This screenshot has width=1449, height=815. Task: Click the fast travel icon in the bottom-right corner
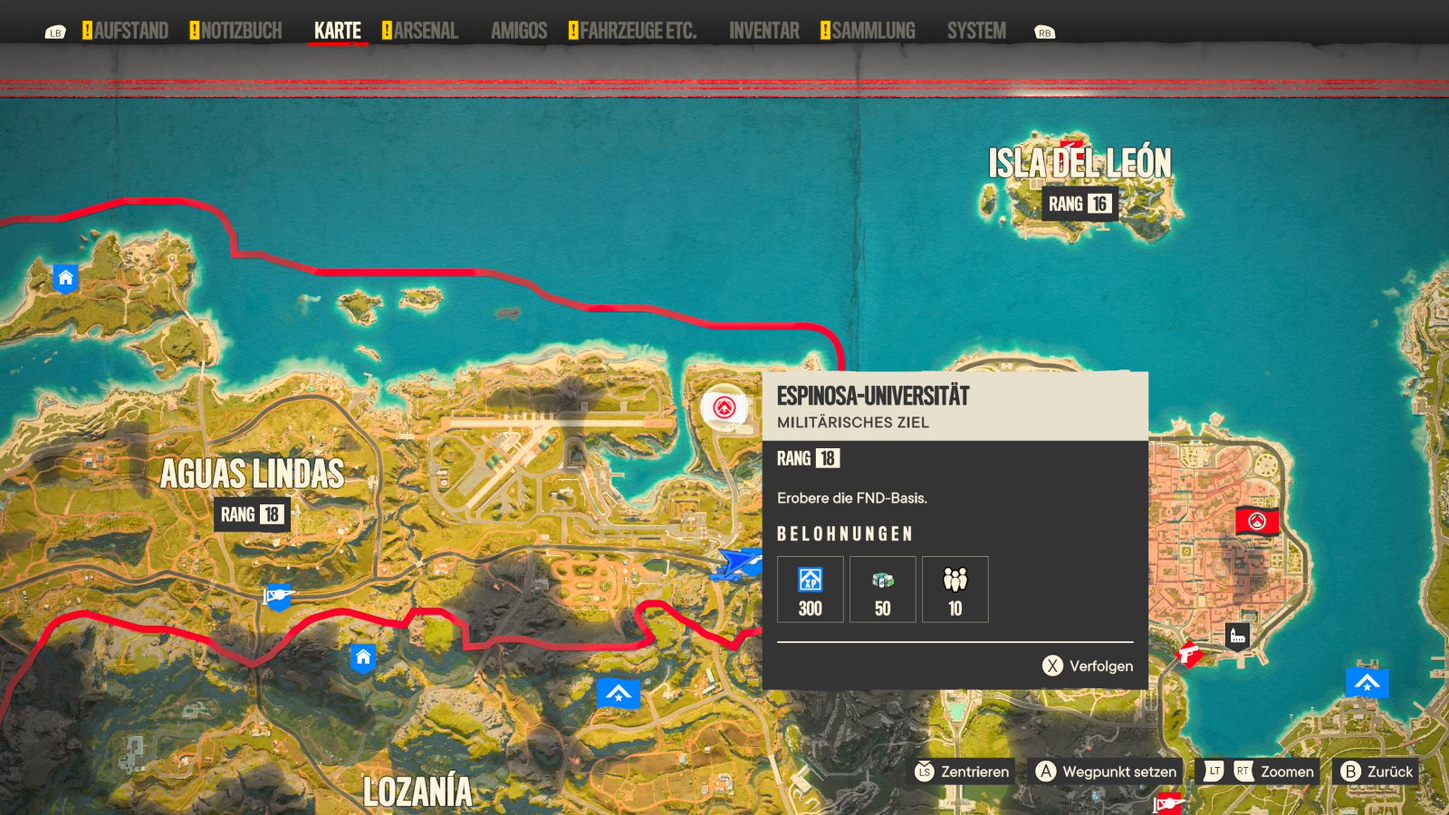(x=1366, y=683)
